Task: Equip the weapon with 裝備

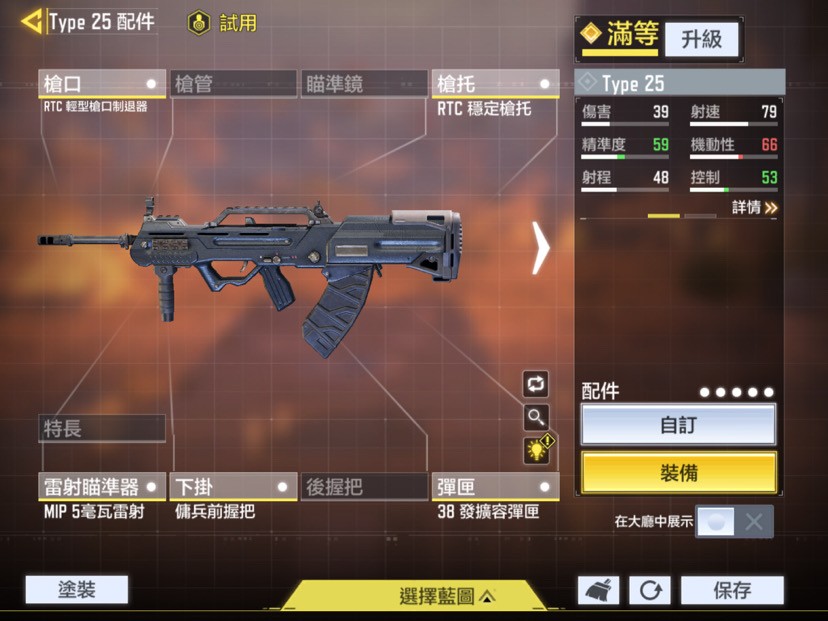Action: pos(678,473)
